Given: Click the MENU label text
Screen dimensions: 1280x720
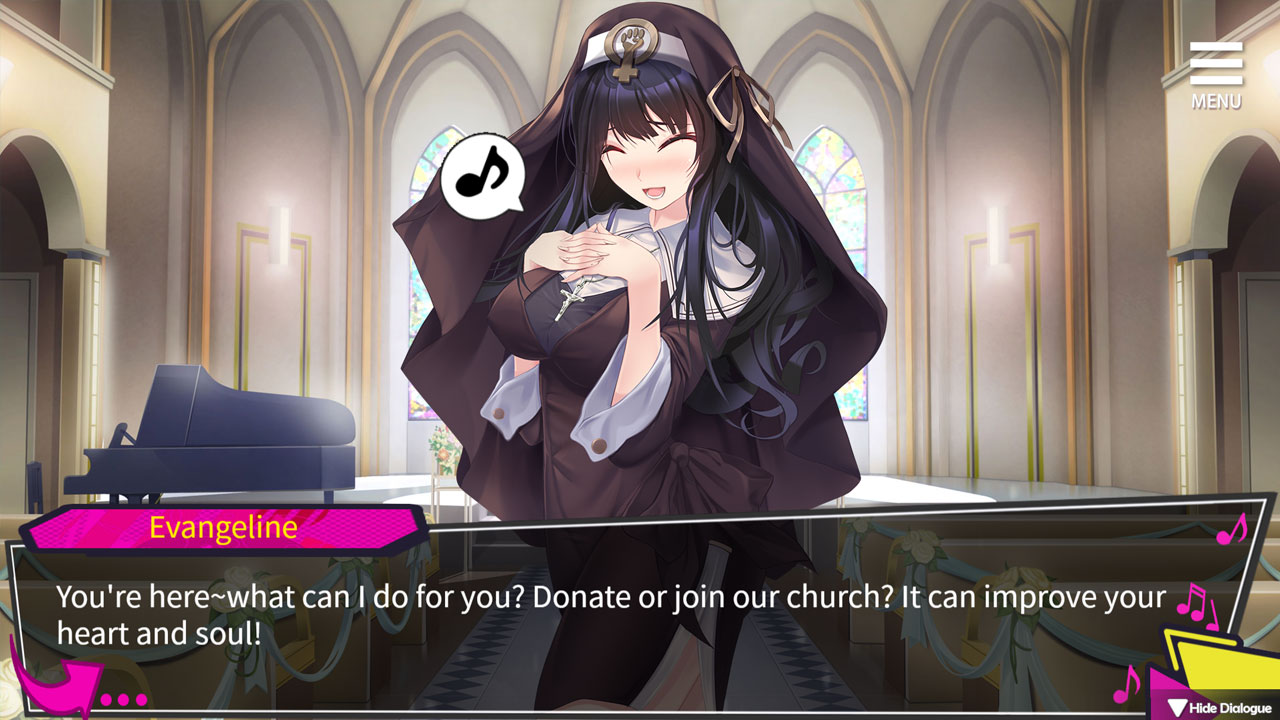Looking at the screenshot, I should pos(1218,102).
